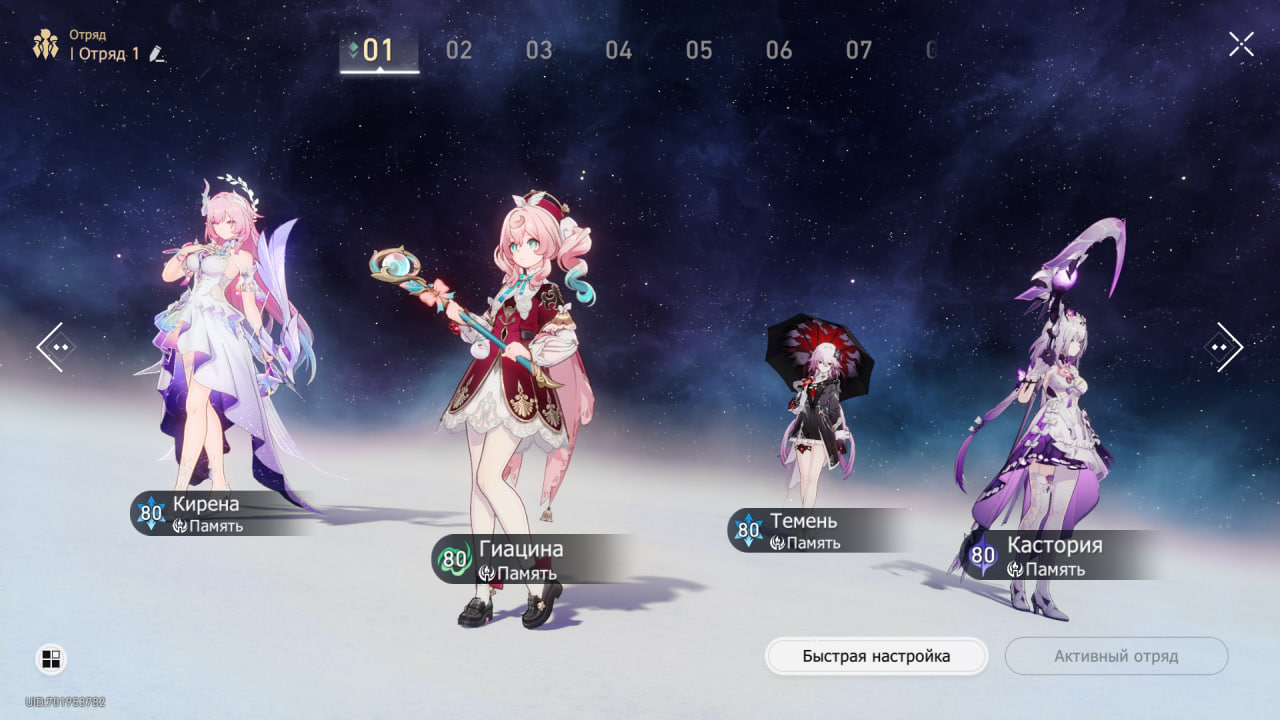This screenshot has height=720, width=1280.
Task: Switch to team tab 05
Action: [699, 50]
